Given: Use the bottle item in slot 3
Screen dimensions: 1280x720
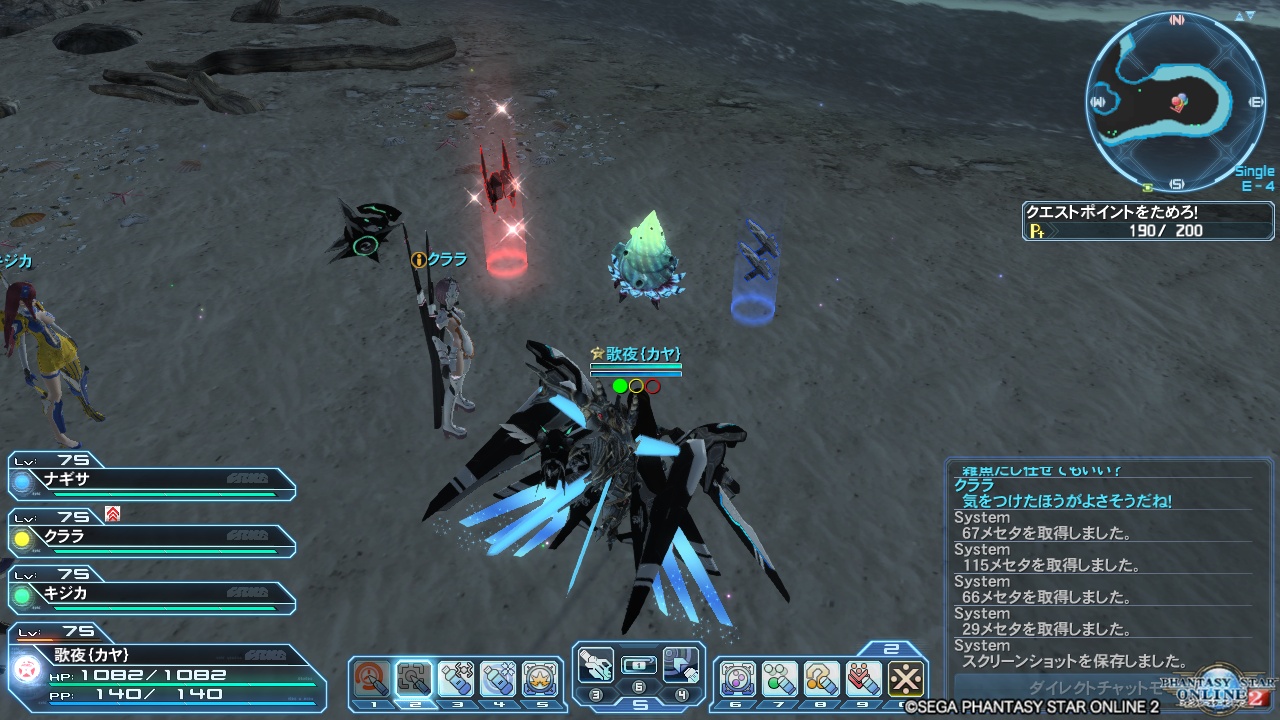Looking at the screenshot, I should 456,679.
